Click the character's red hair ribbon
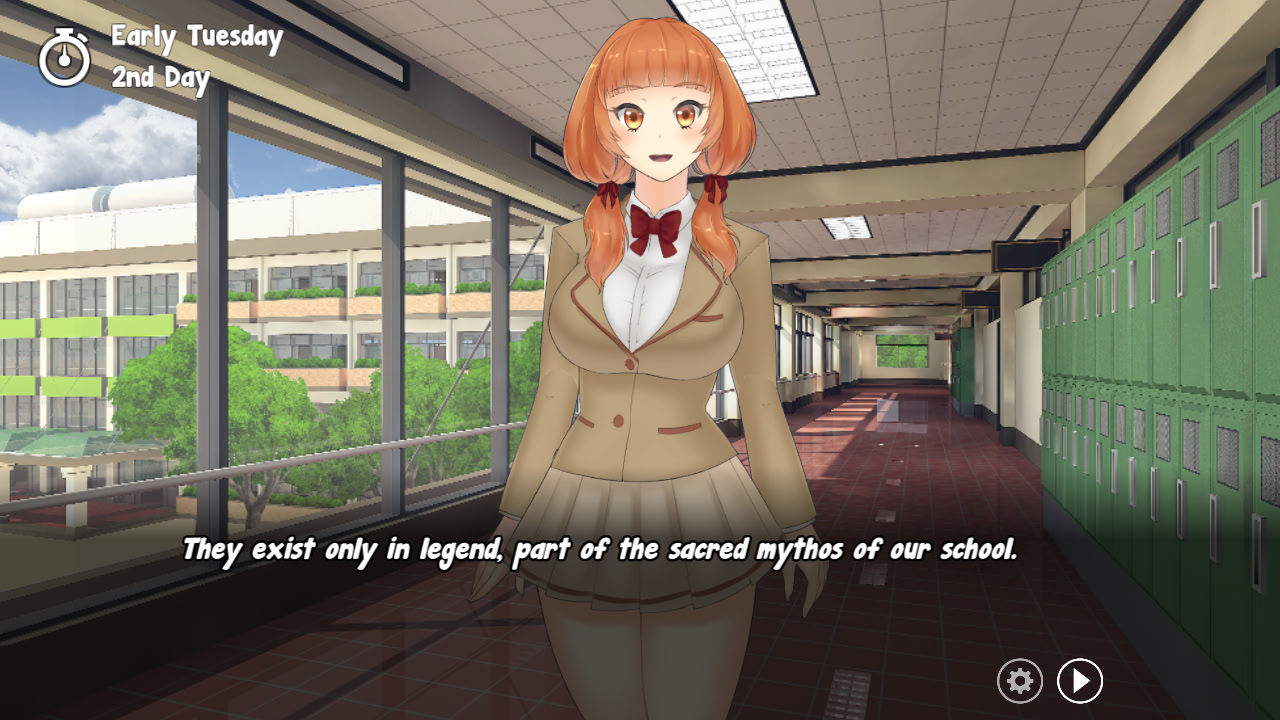1280x720 pixels. click(x=715, y=190)
